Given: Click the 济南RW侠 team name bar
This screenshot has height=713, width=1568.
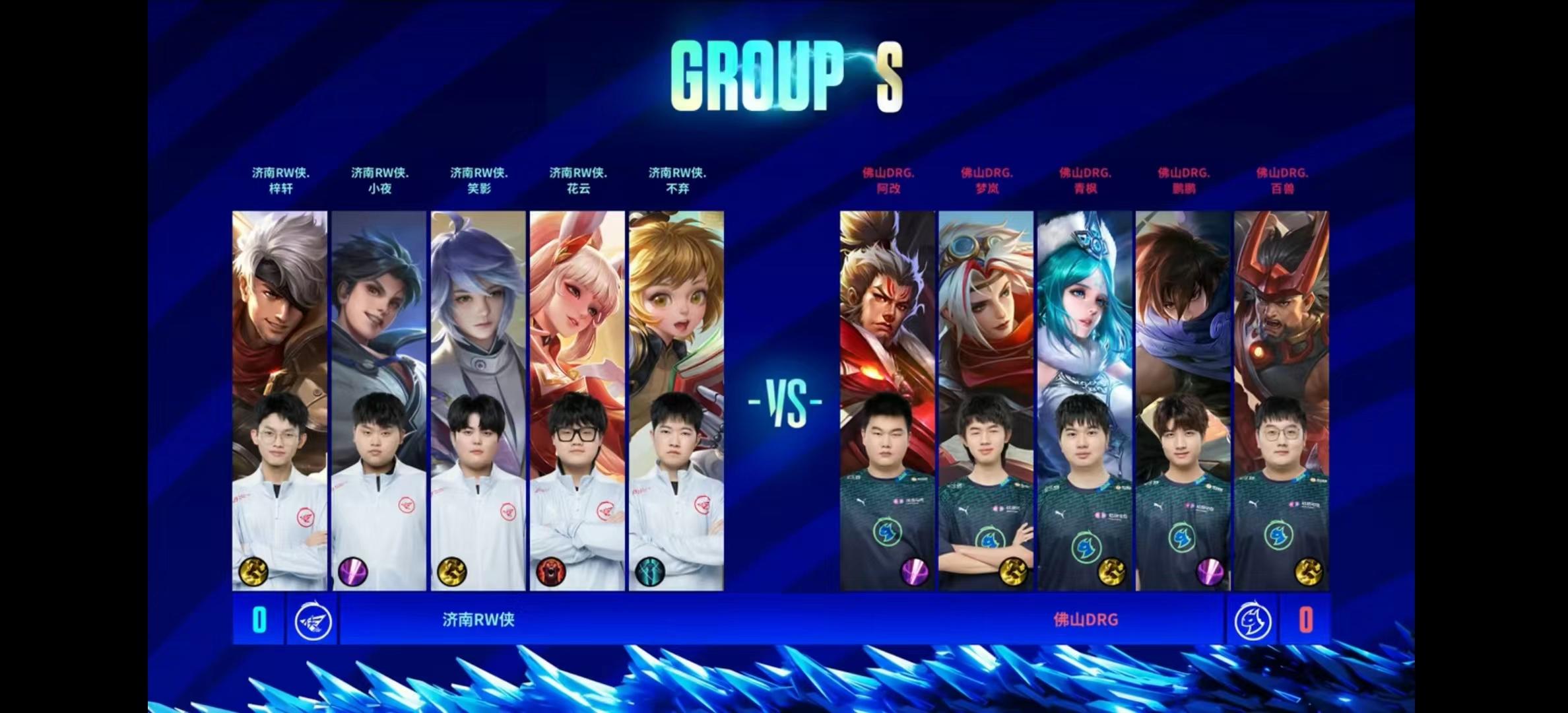Looking at the screenshot, I should (x=478, y=620).
